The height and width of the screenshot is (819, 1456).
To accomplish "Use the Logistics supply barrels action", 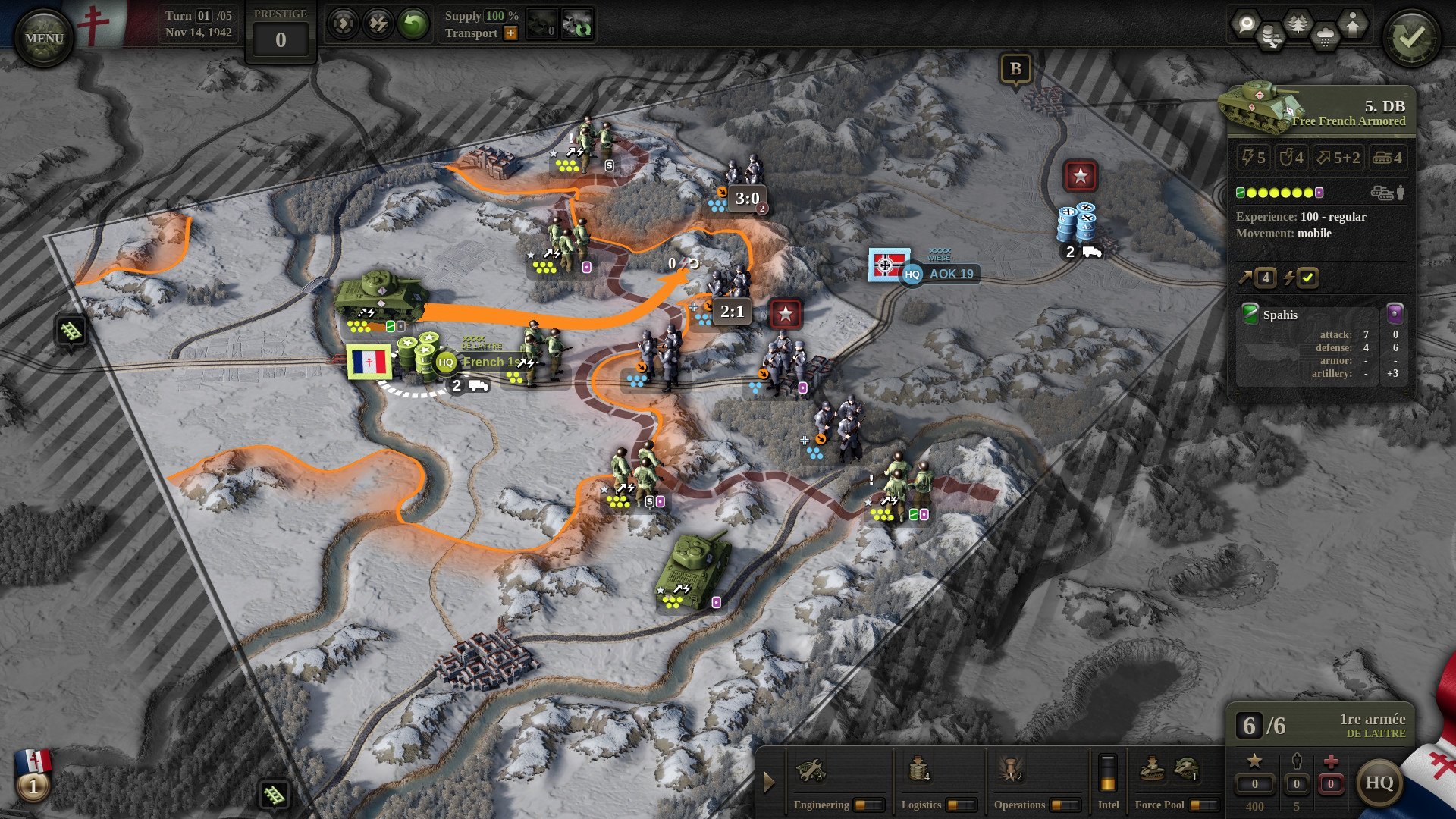I will [x=918, y=771].
